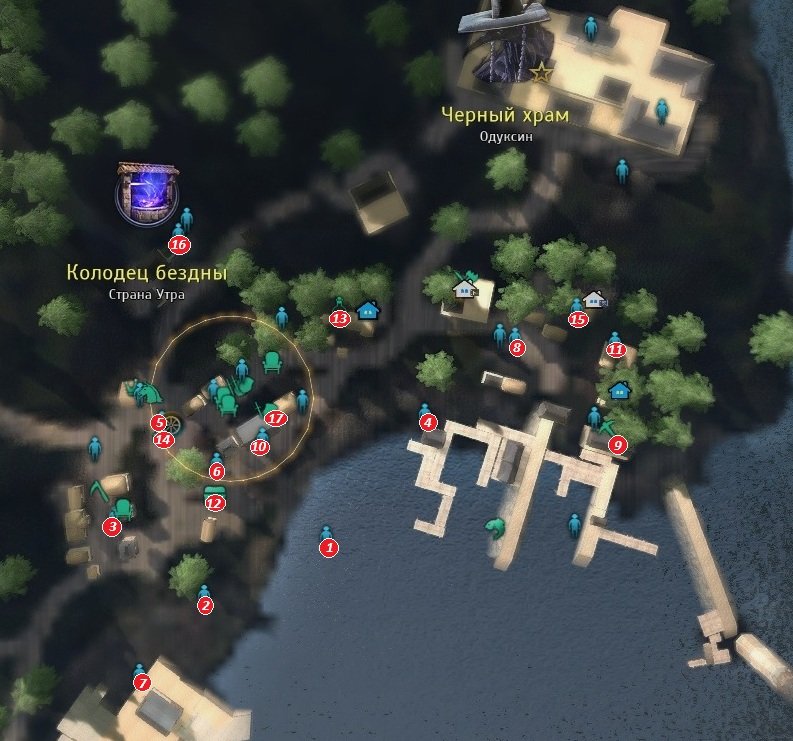Select the white house icon near marker 15
793x741 pixels.
(x=595, y=299)
